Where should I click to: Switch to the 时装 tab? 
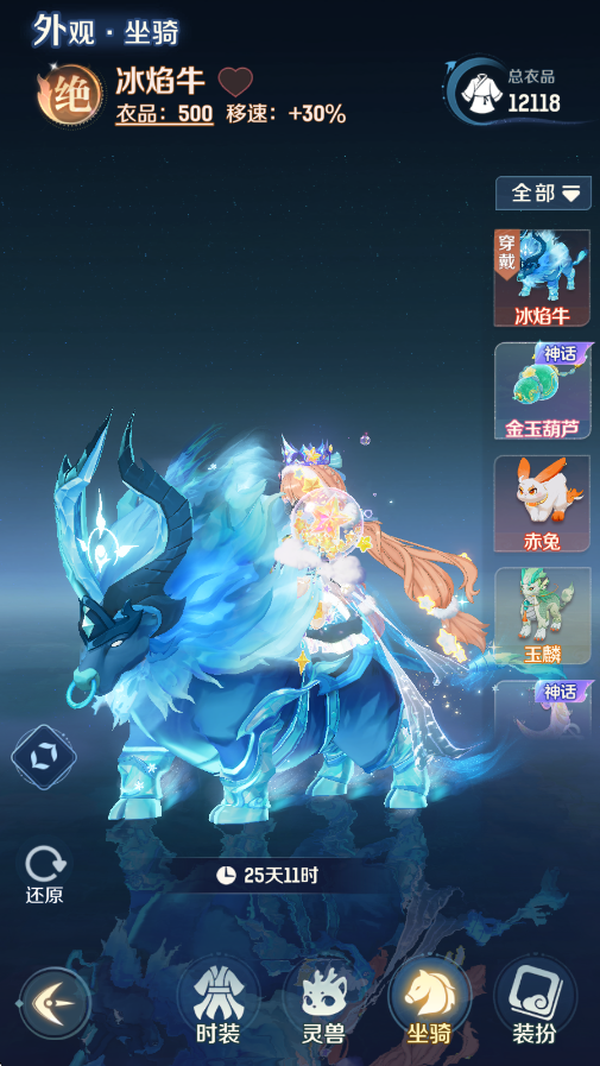217,1002
